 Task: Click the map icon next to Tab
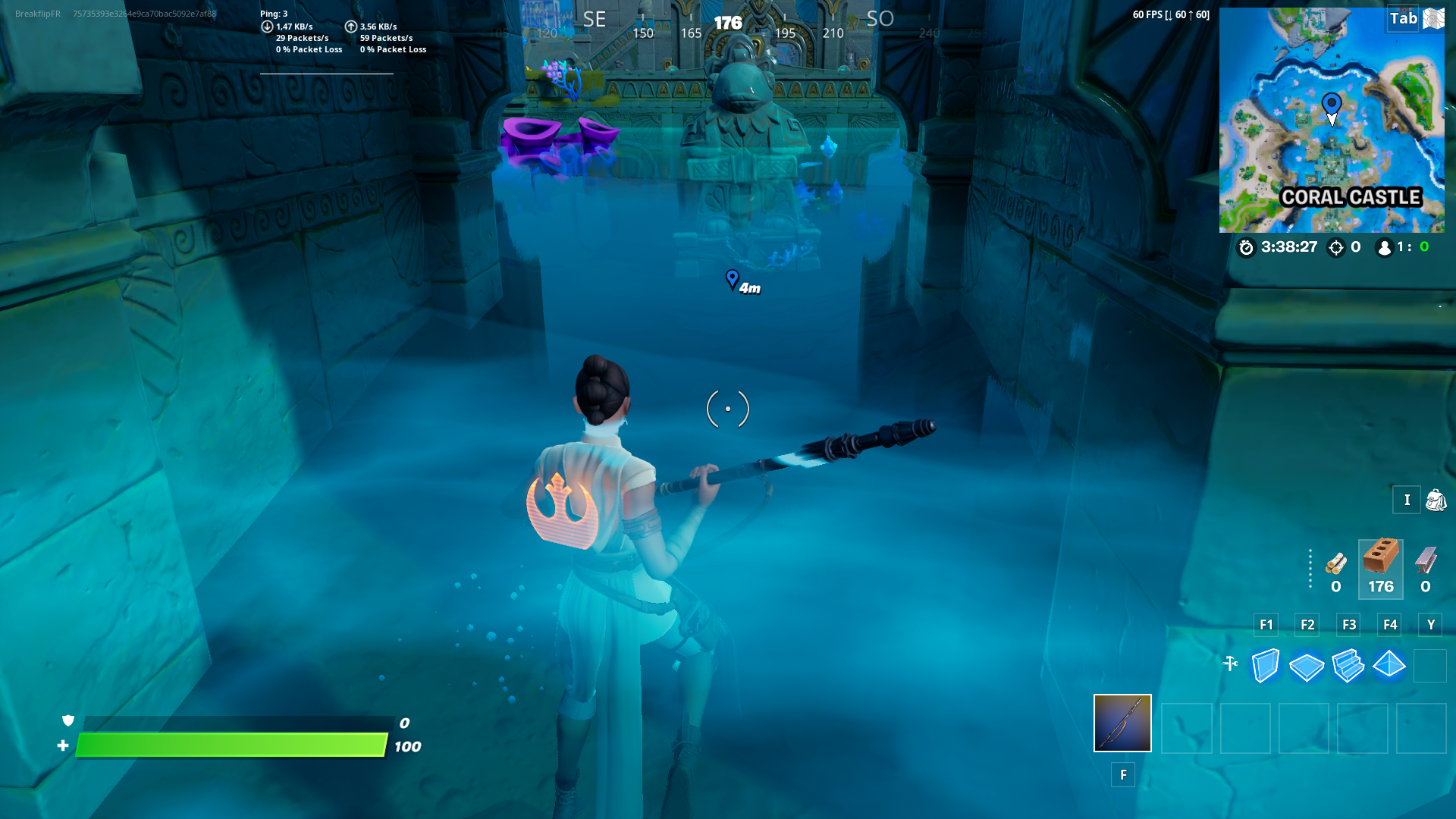pyautogui.click(x=1432, y=19)
